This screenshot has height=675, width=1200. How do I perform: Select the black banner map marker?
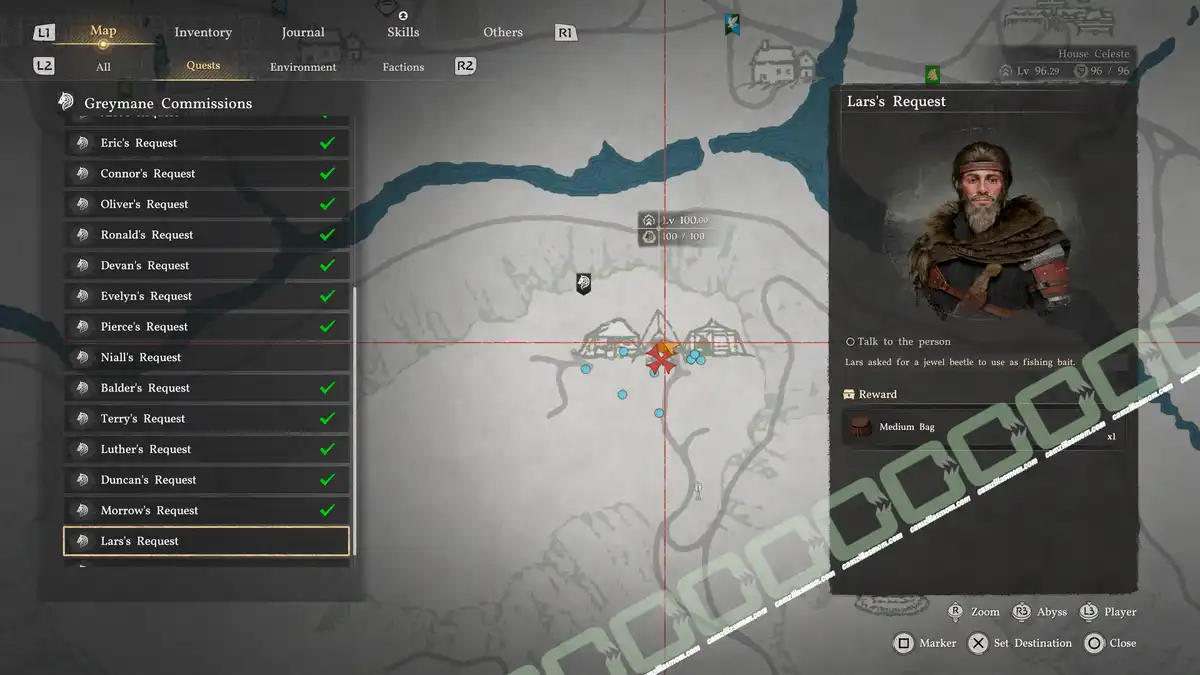[584, 284]
